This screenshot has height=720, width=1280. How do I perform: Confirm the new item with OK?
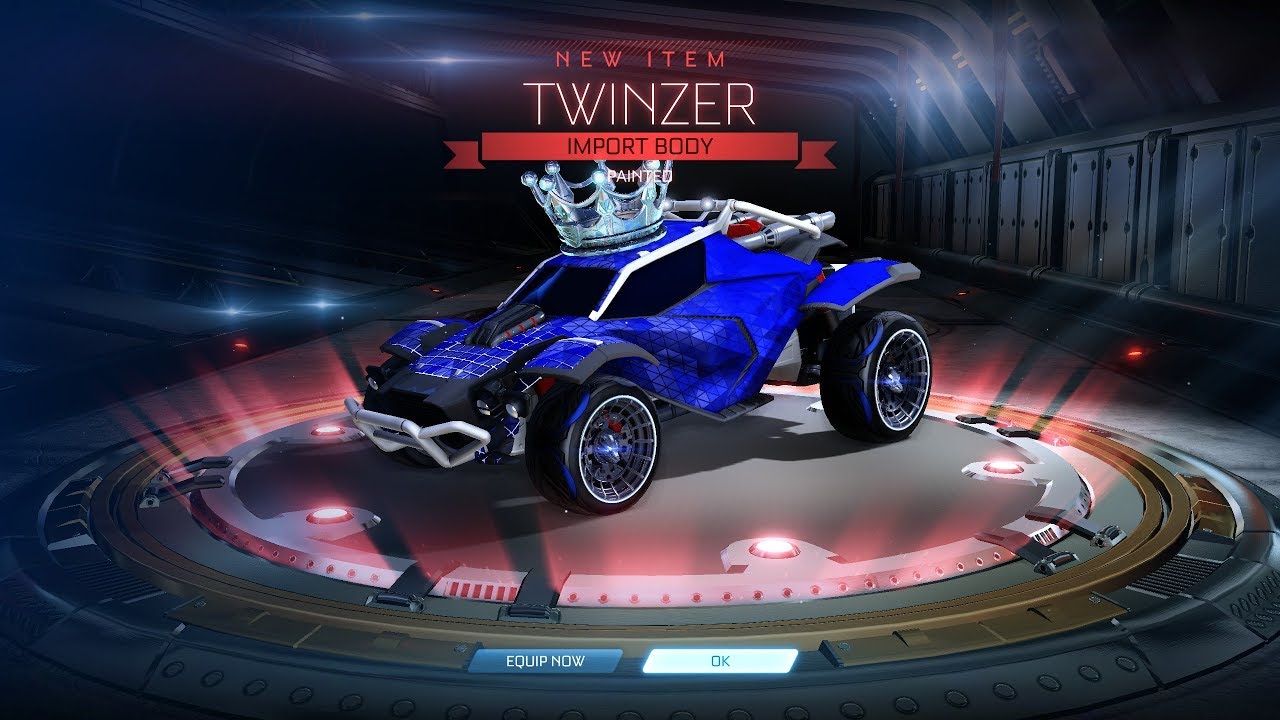coord(720,661)
